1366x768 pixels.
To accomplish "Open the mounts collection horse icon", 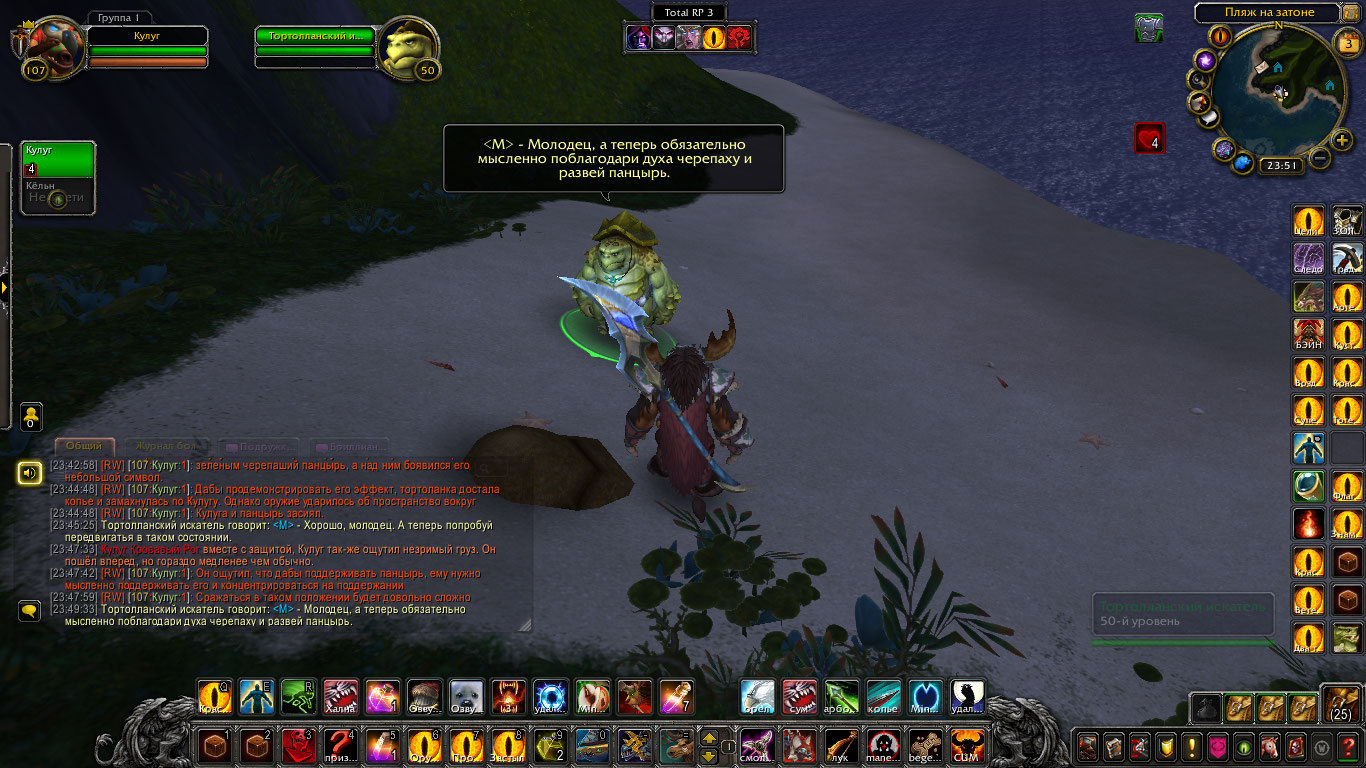I will (x=1270, y=746).
